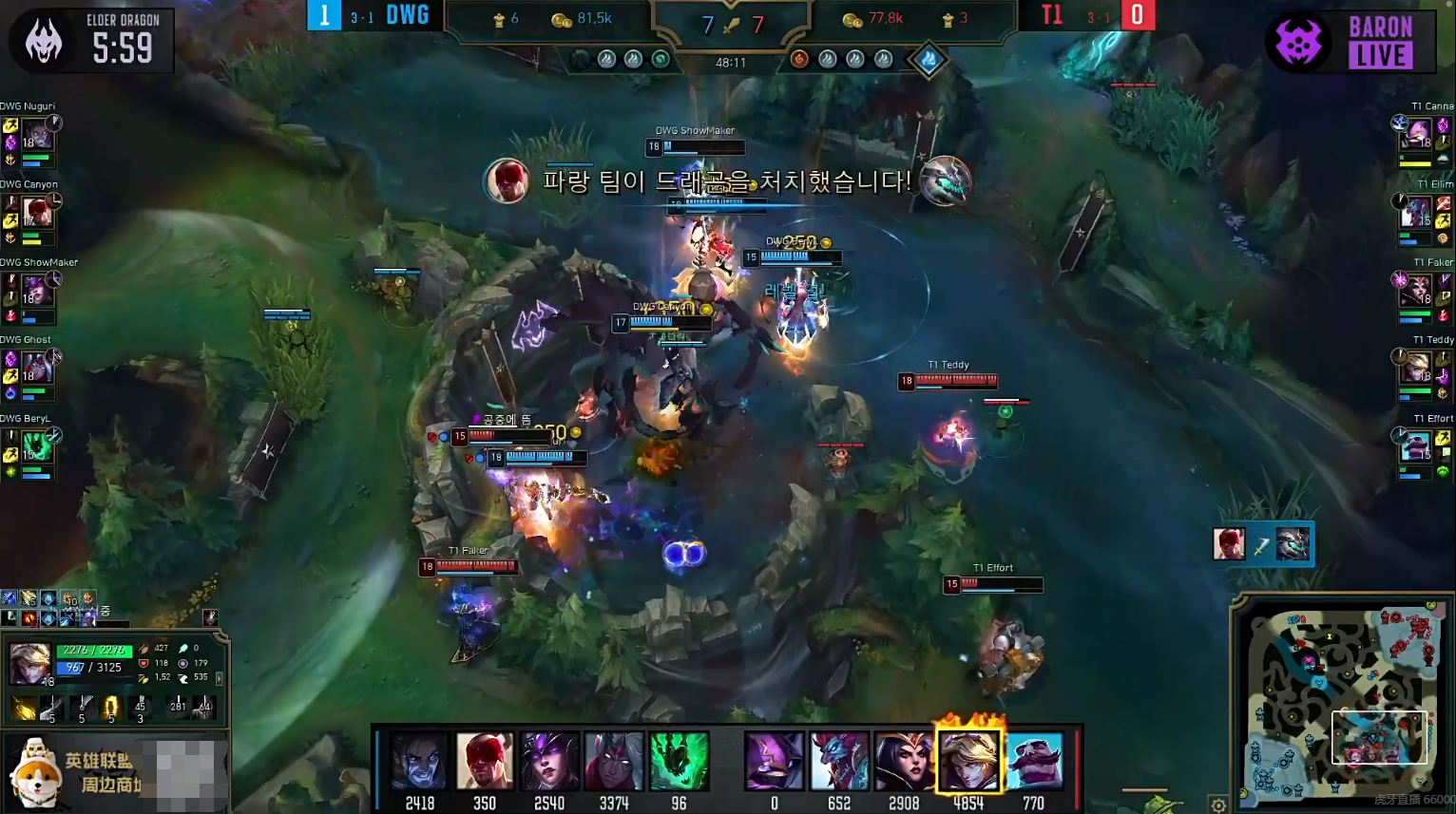Pick DWG BeryL's sidebar portrait
1456x814 pixels.
point(37,445)
